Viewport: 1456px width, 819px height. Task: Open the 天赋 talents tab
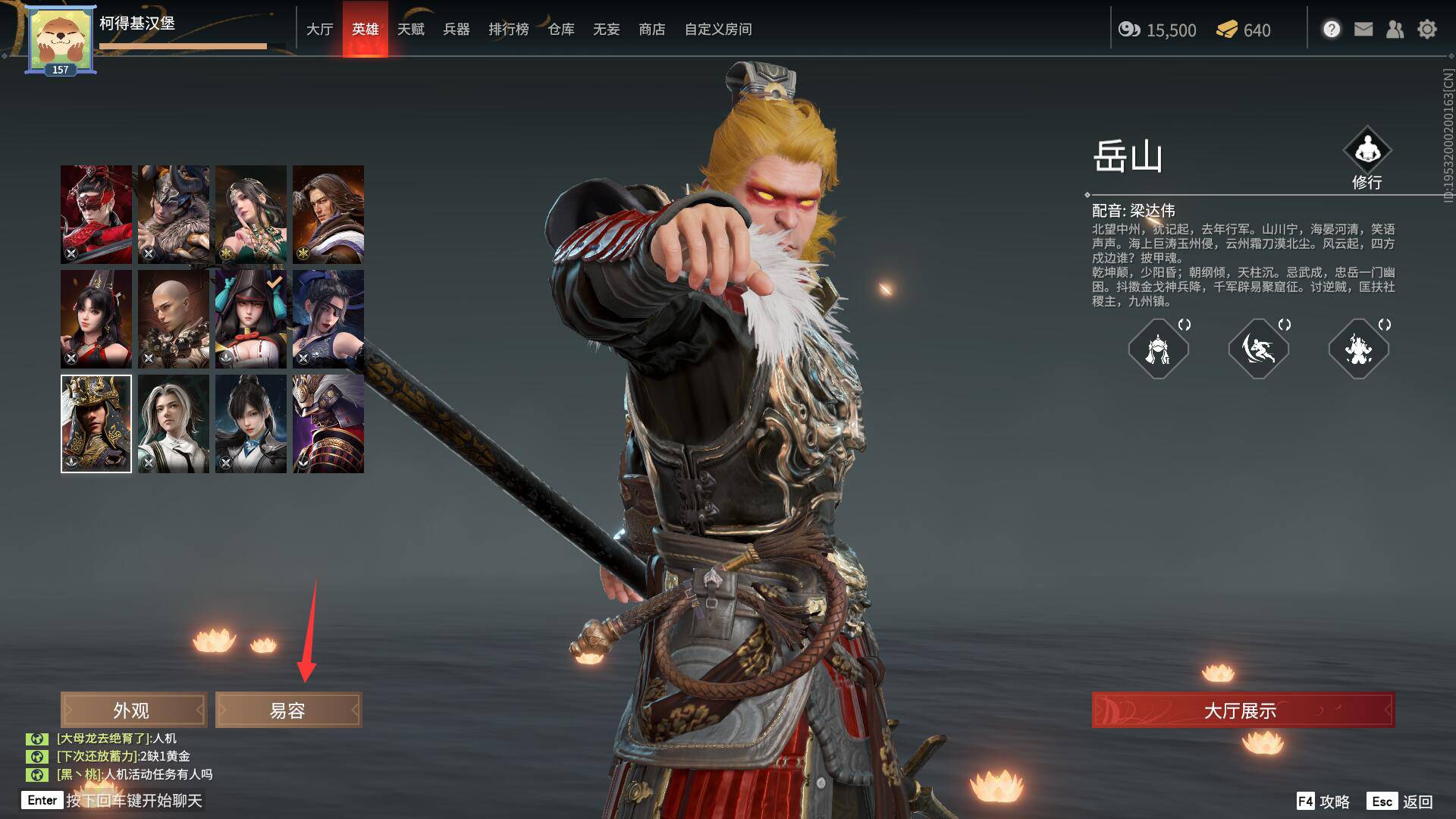click(410, 30)
